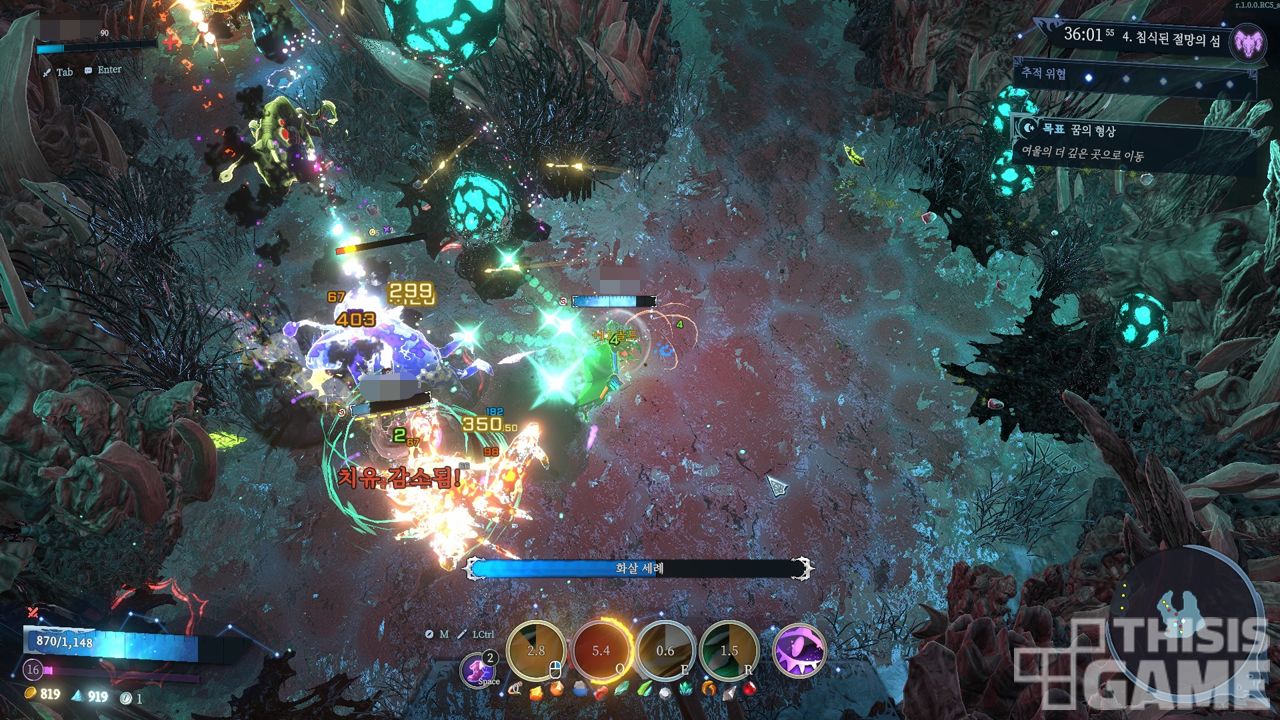Screen dimensions: 1280x720
Task: Open the chat bubble icon beside Enter
Action: (89, 71)
